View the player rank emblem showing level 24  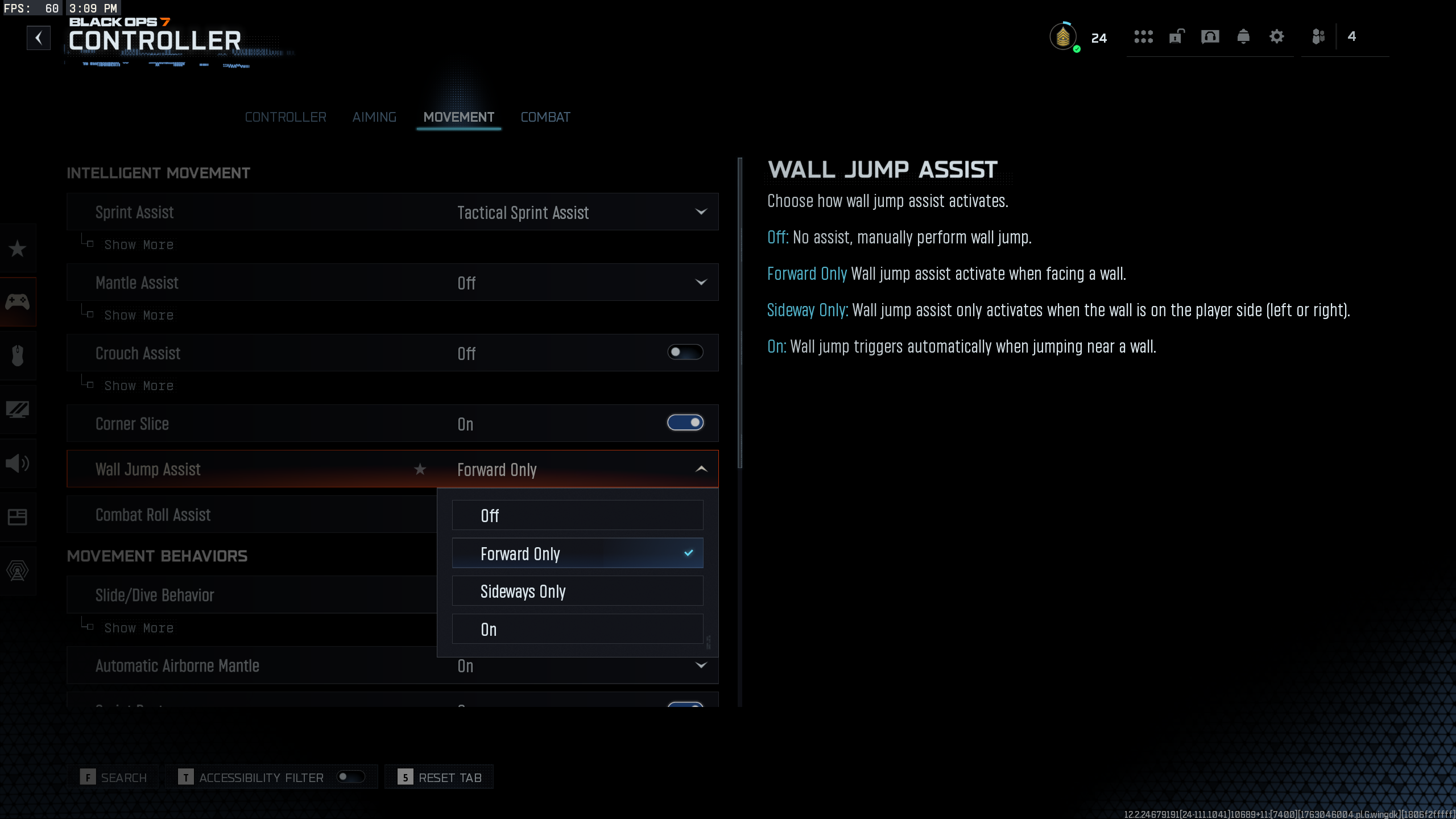1063,36
